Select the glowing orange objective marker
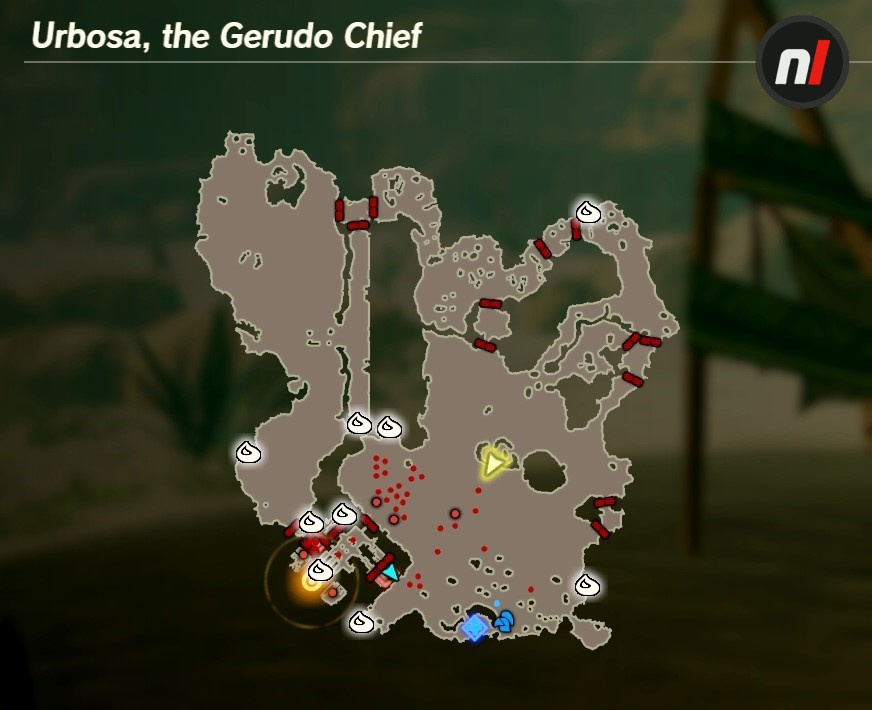 tap(310, 583)
